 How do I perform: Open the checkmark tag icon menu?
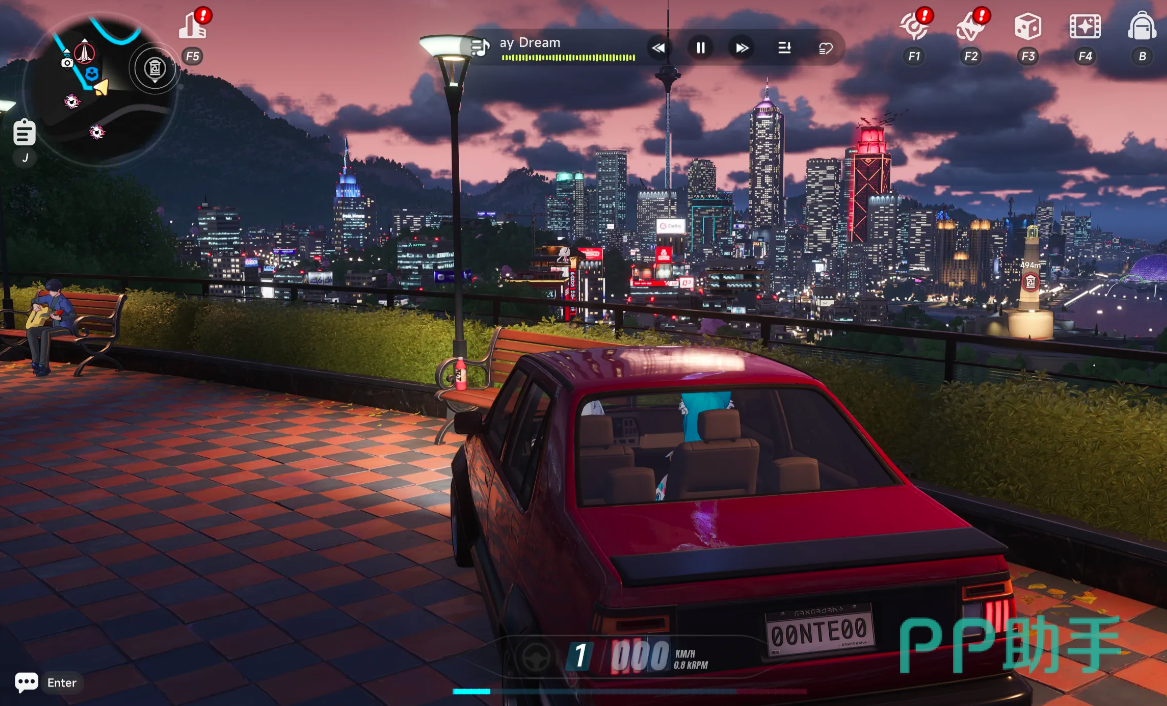970,27
